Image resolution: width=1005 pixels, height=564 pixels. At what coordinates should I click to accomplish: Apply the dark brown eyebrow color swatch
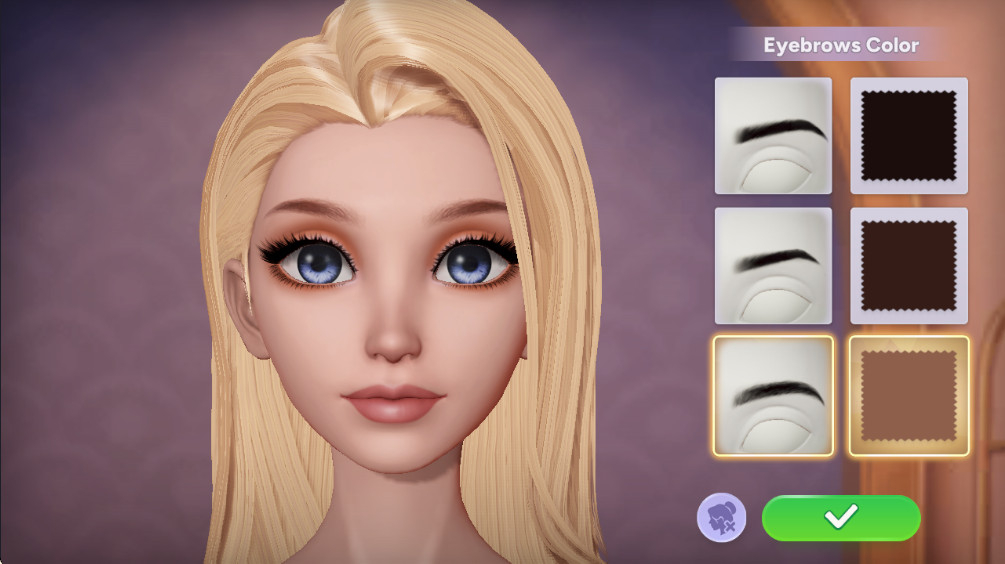(909, 265)
